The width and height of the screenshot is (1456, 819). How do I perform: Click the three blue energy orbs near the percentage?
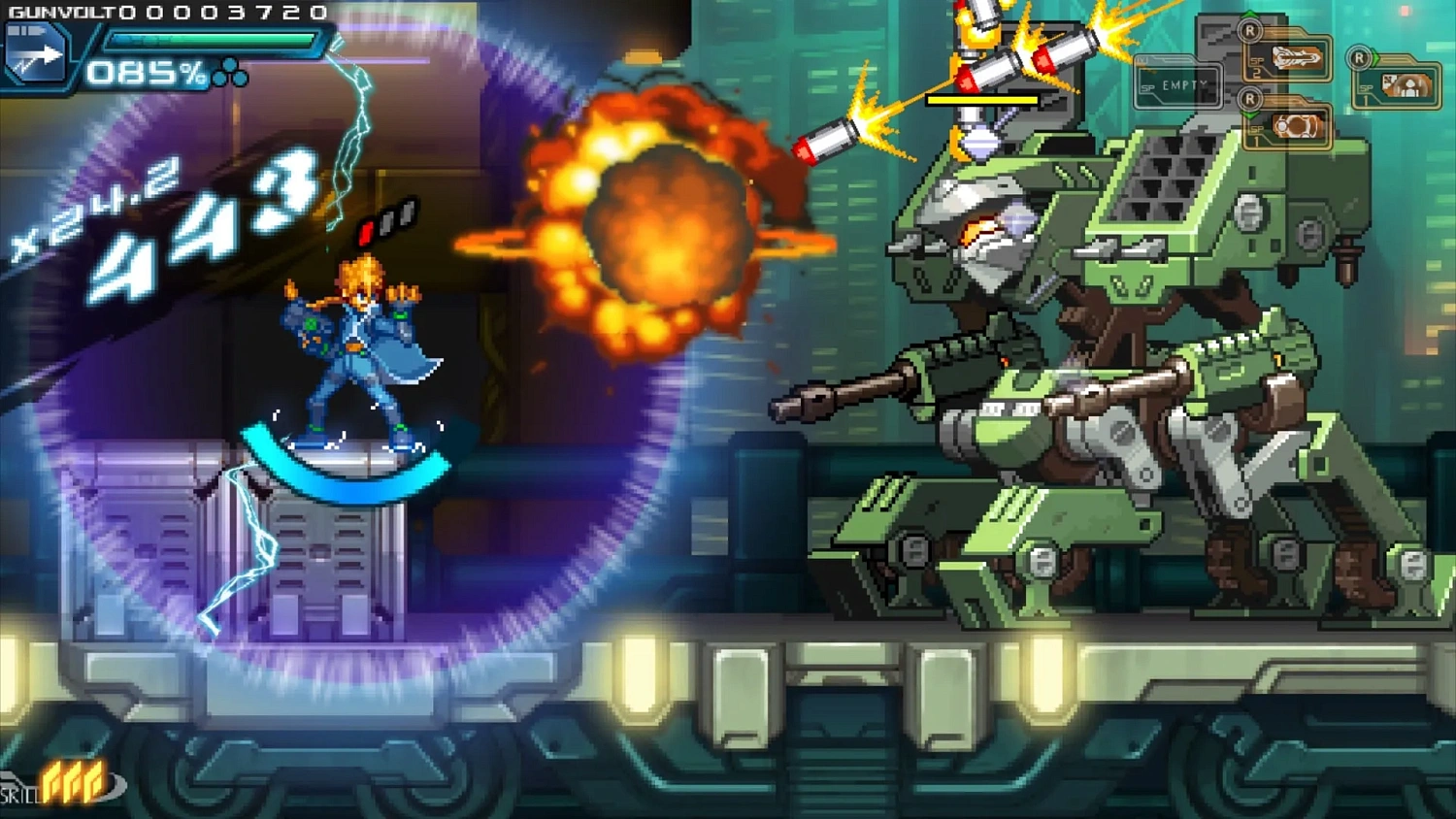229,72
